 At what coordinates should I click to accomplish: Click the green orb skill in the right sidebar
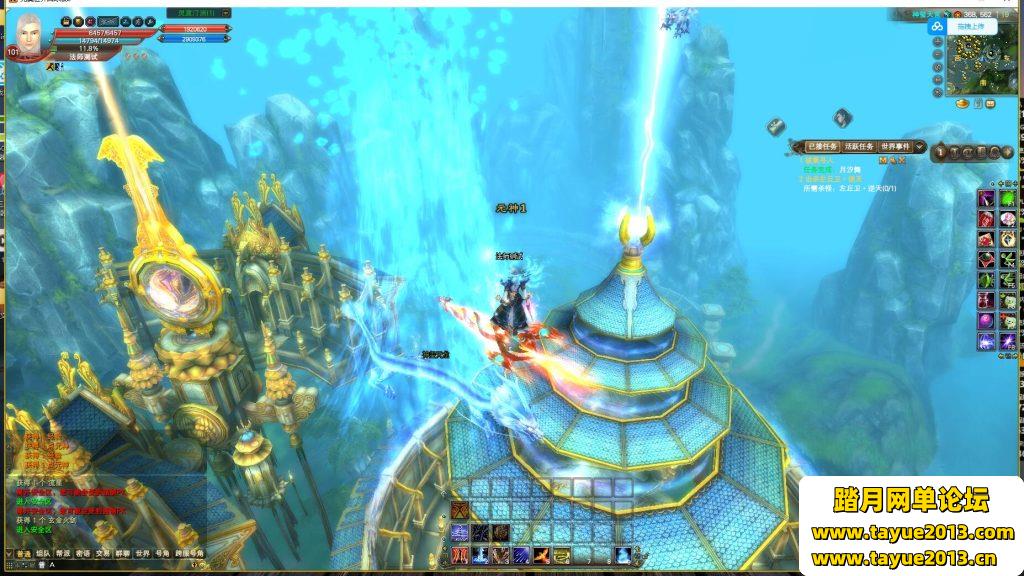[x=1007, y=199]
